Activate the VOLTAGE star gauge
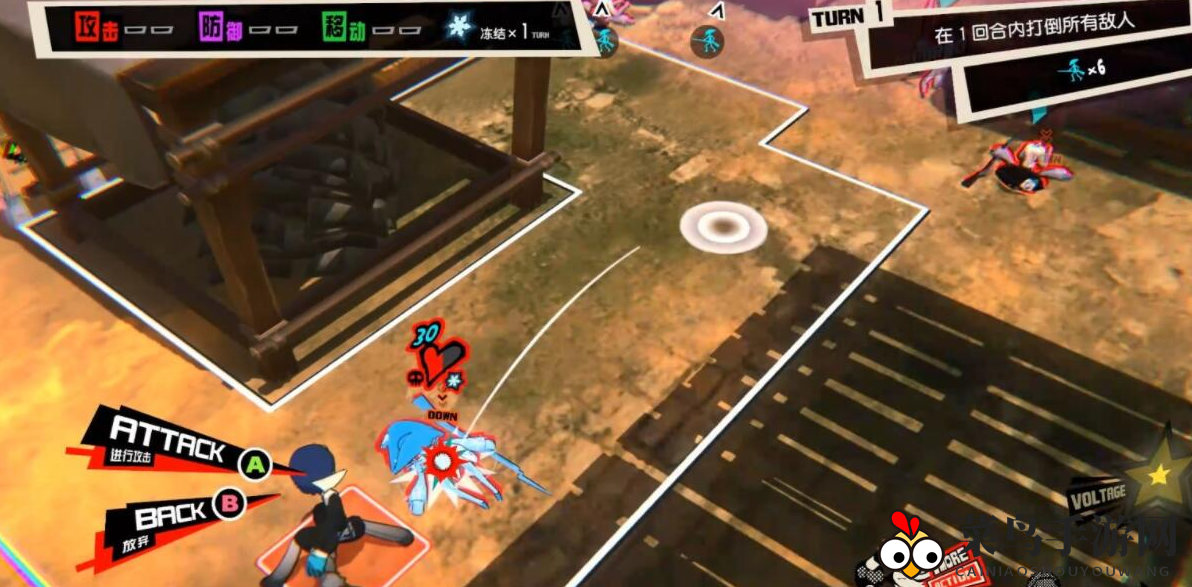 [1158, 474]
